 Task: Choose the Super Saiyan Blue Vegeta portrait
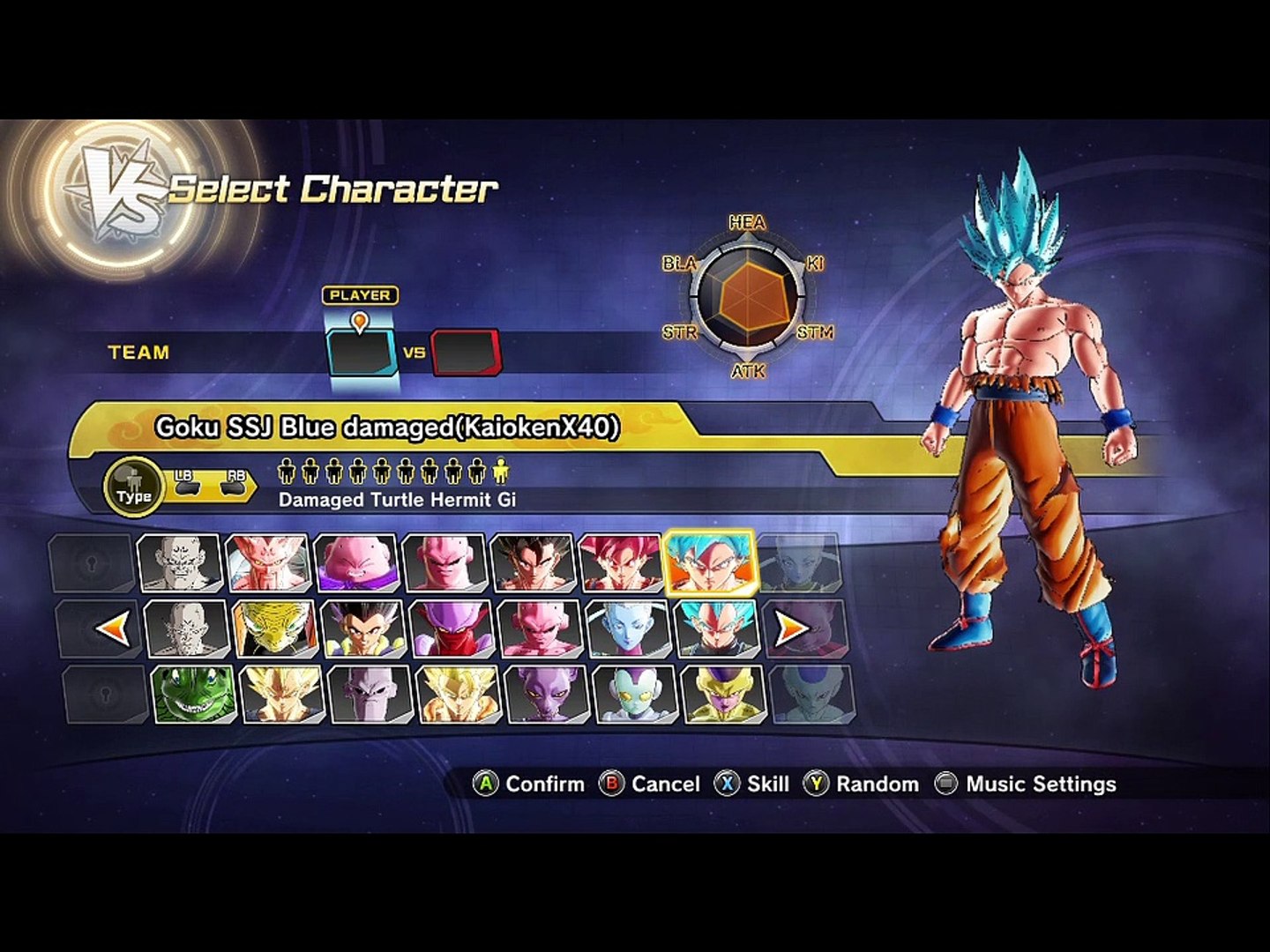[x=716, y=628]
